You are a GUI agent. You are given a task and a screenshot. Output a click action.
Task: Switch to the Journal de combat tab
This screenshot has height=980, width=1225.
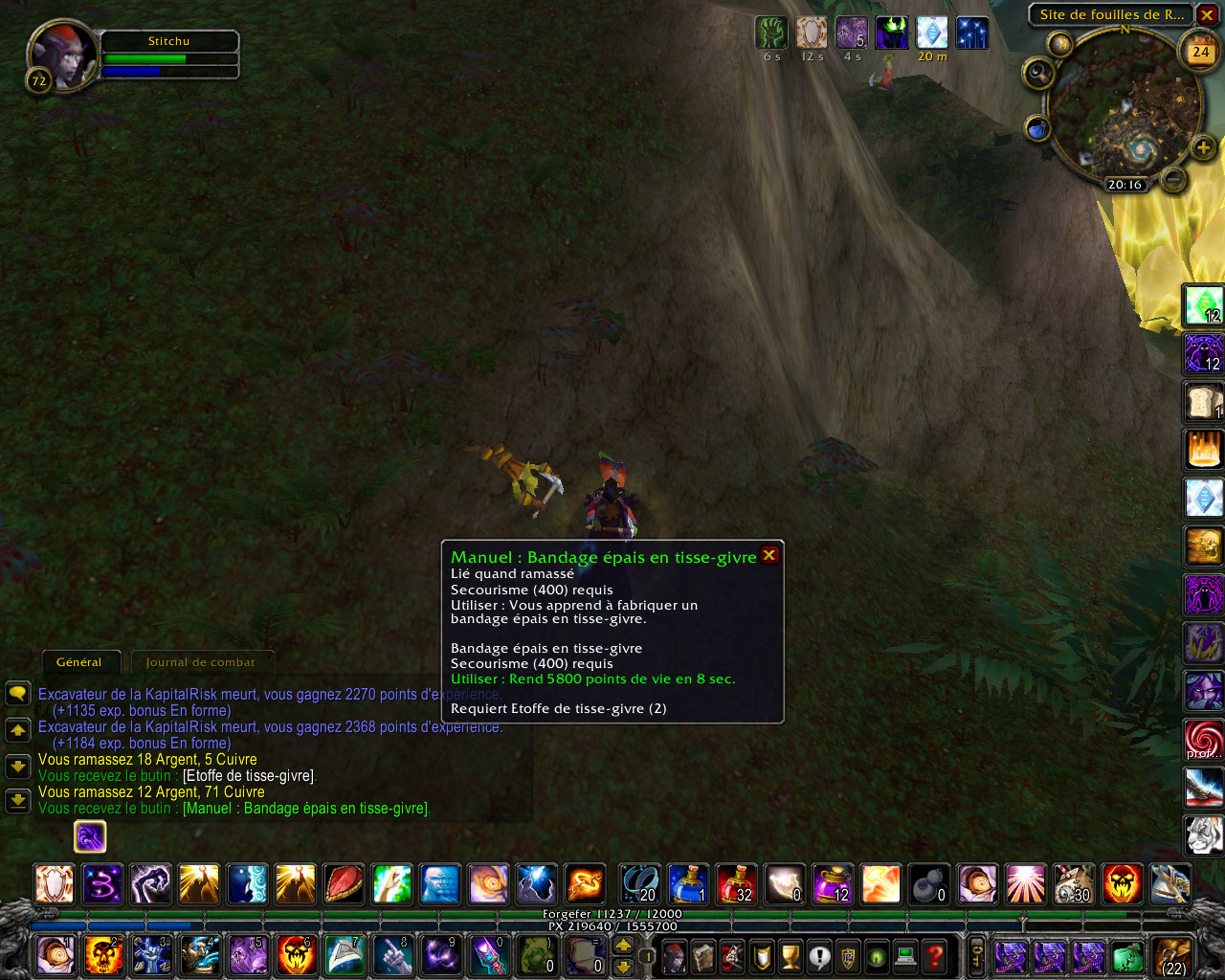(200, 662)
